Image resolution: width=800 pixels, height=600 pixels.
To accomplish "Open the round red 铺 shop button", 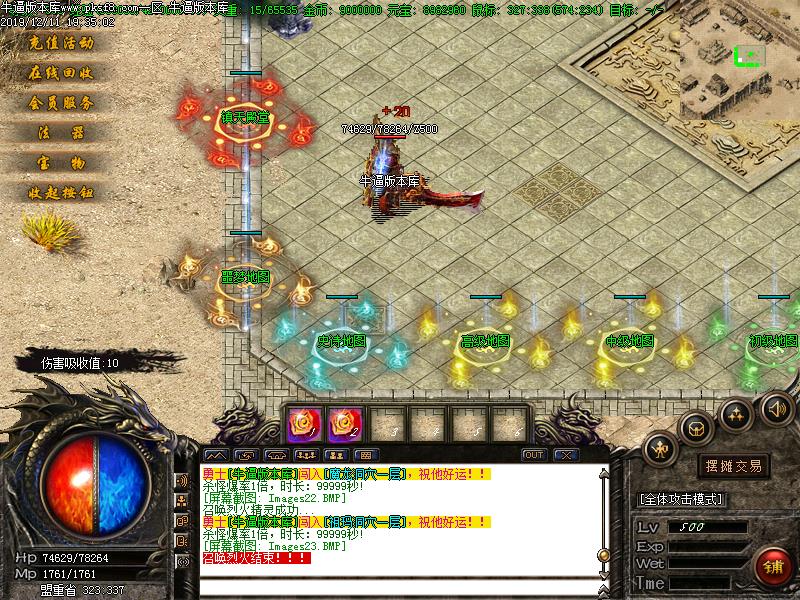I will [770, 564].
